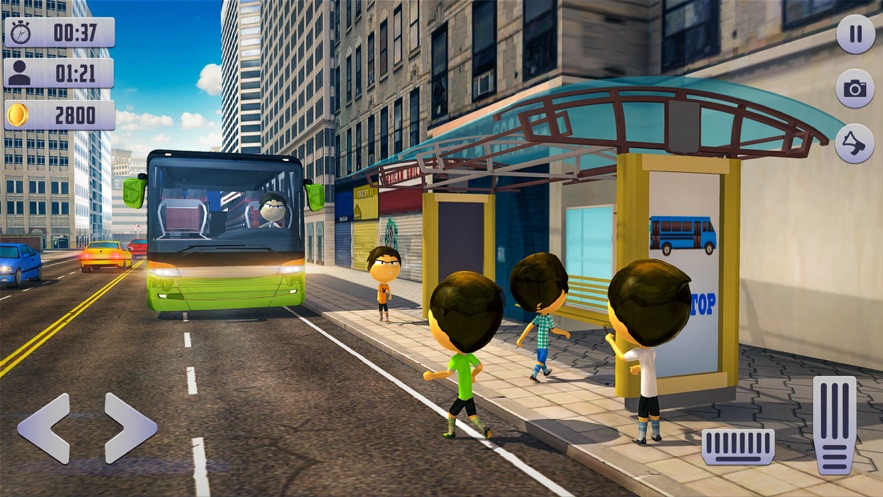This screenshot has width=883, height=497.
Task: Steer the bus right
Action: click(130, 428)
